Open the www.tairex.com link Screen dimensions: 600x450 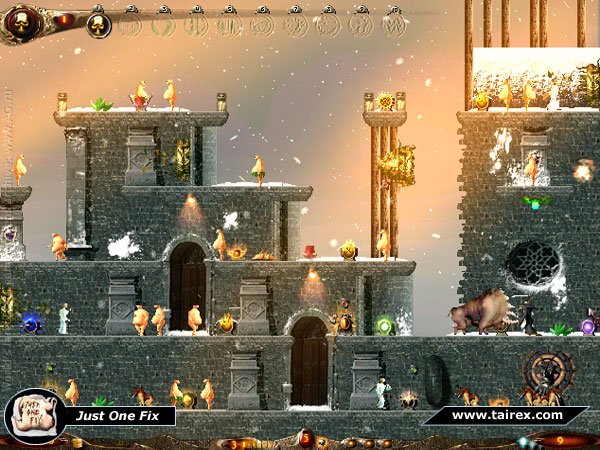click(506, 414)
